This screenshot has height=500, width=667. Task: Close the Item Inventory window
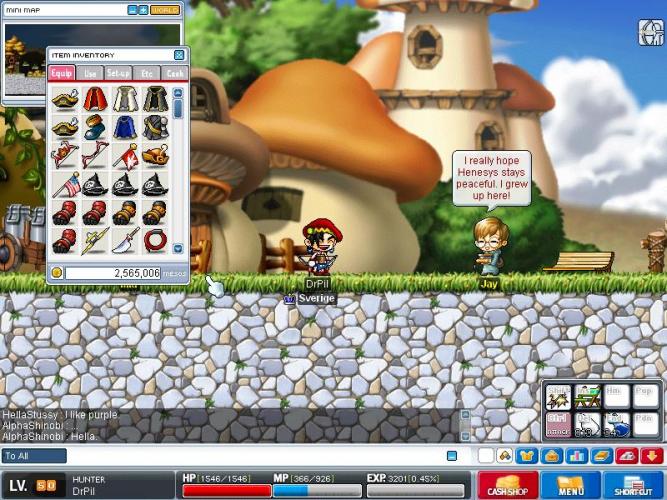click(x=179, y=55)
